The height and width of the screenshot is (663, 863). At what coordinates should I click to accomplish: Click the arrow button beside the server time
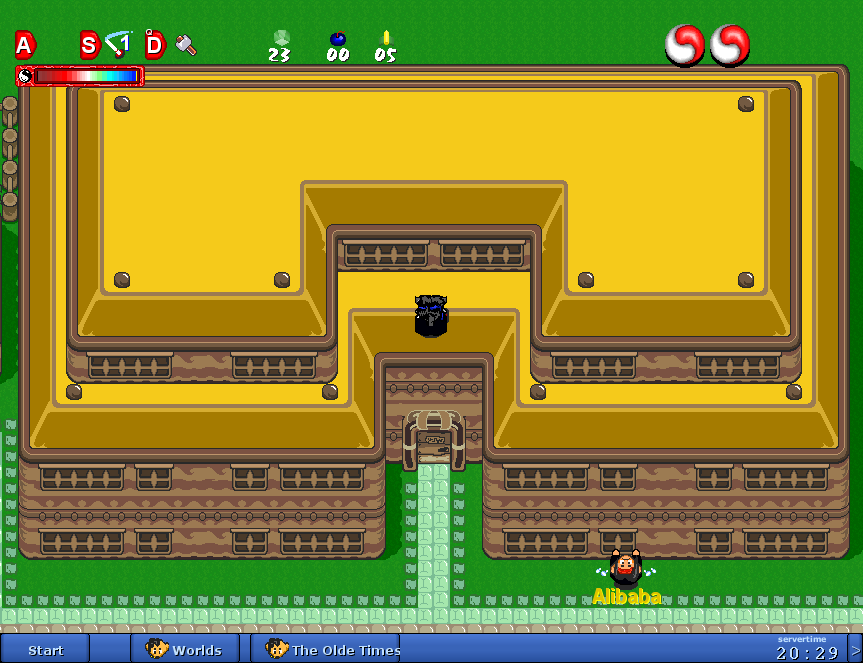point(854,649)
